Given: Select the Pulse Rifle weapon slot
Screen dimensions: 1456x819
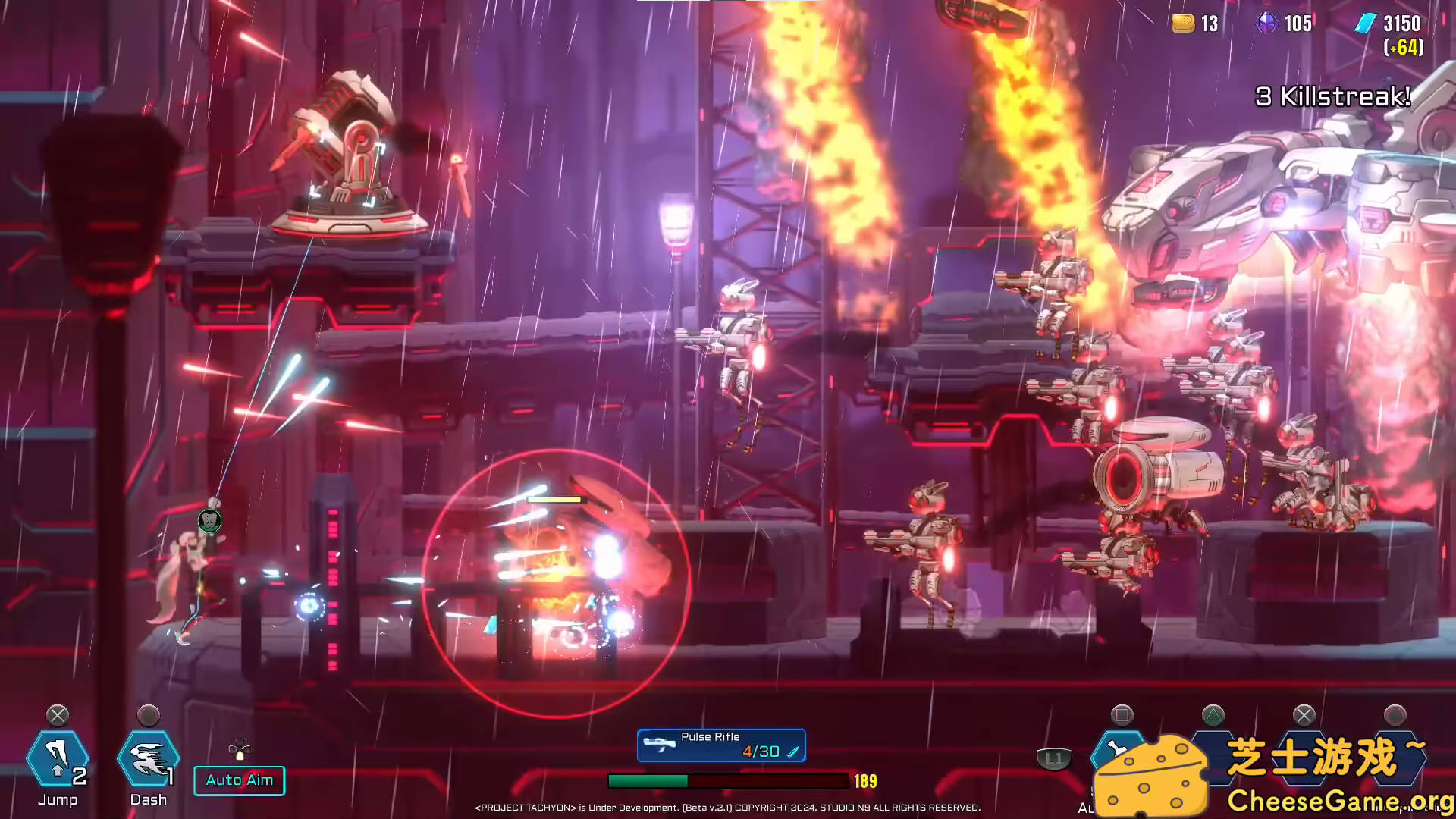Looking at the screenshot, I should 721,745.
